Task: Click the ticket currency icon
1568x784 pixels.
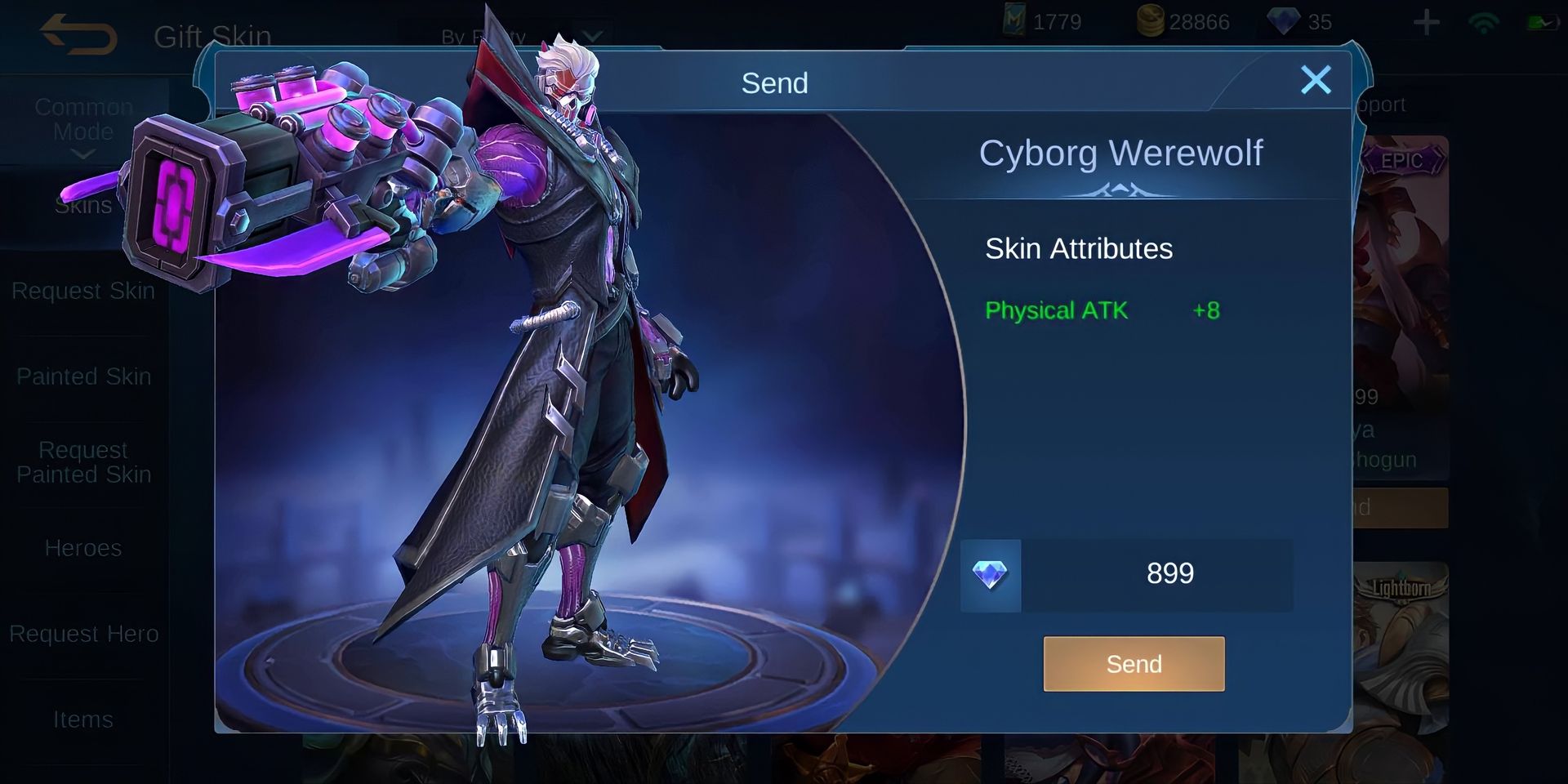Action: tap(1013, 21)
